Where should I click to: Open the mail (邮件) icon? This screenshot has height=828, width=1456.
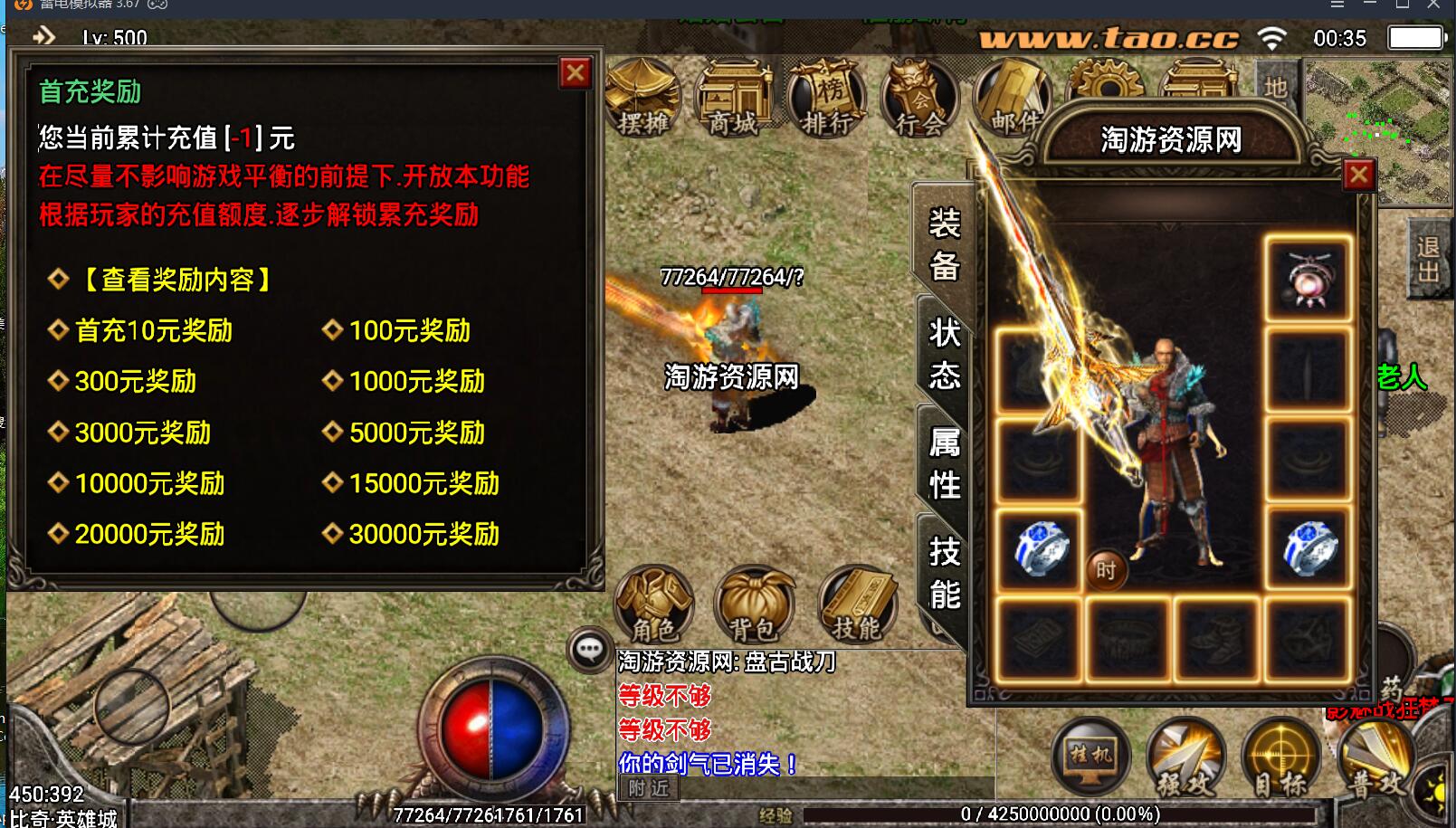(x=1013, y=98)
